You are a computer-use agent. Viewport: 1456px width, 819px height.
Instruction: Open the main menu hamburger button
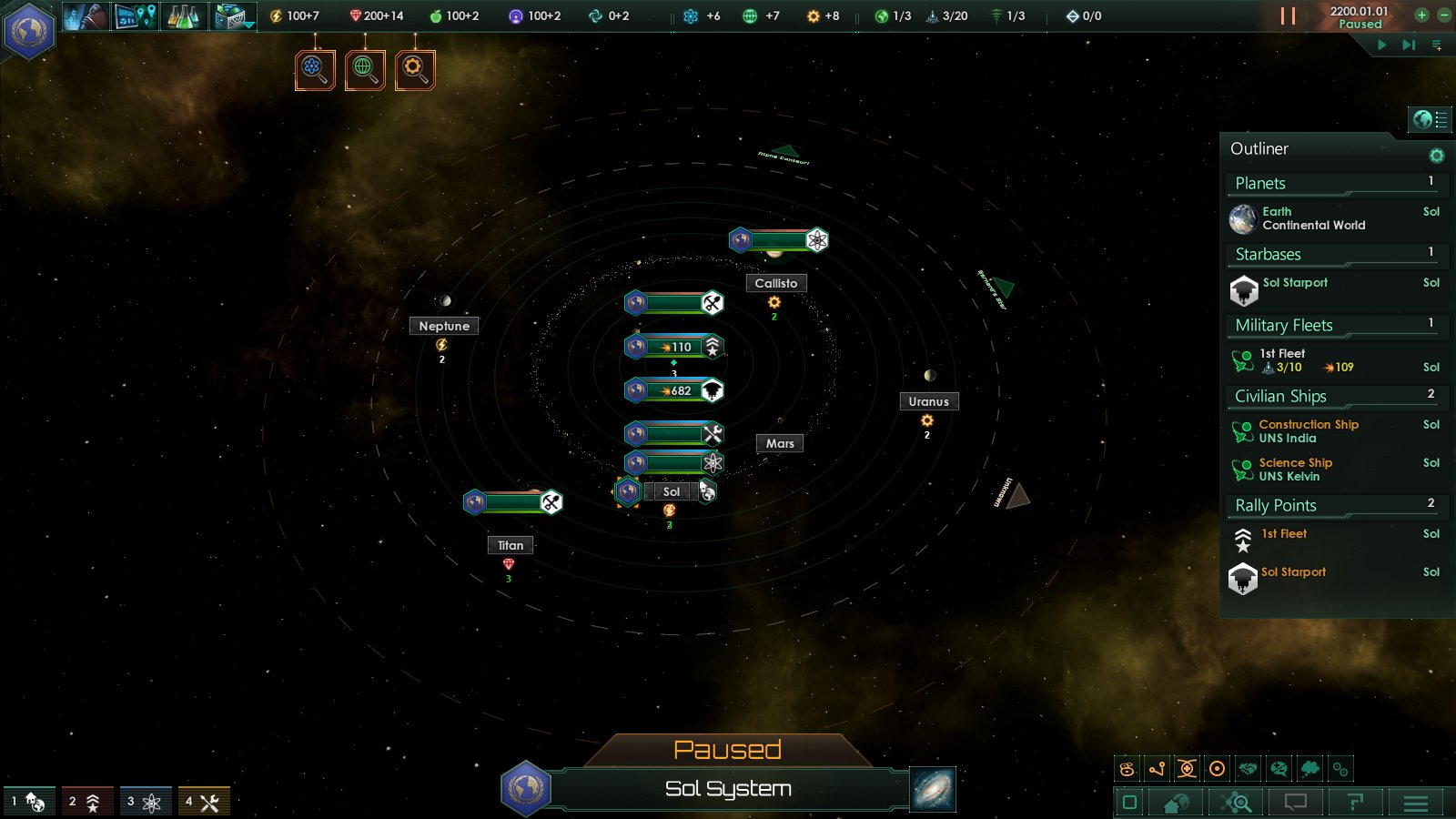tap(1415, 803)
